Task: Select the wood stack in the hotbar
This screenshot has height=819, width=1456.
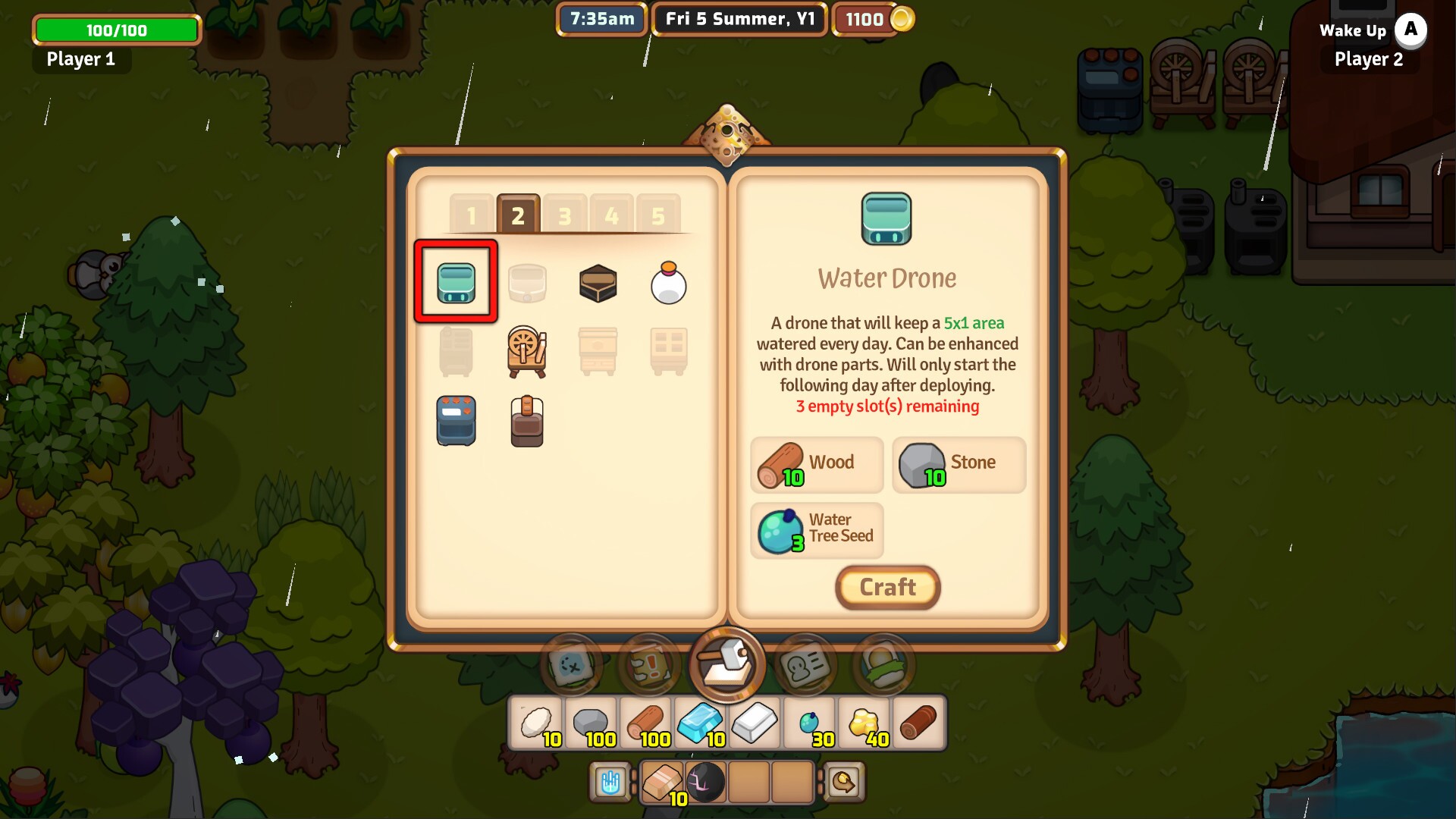Action: pyautogui.click(x=645, y=720)
